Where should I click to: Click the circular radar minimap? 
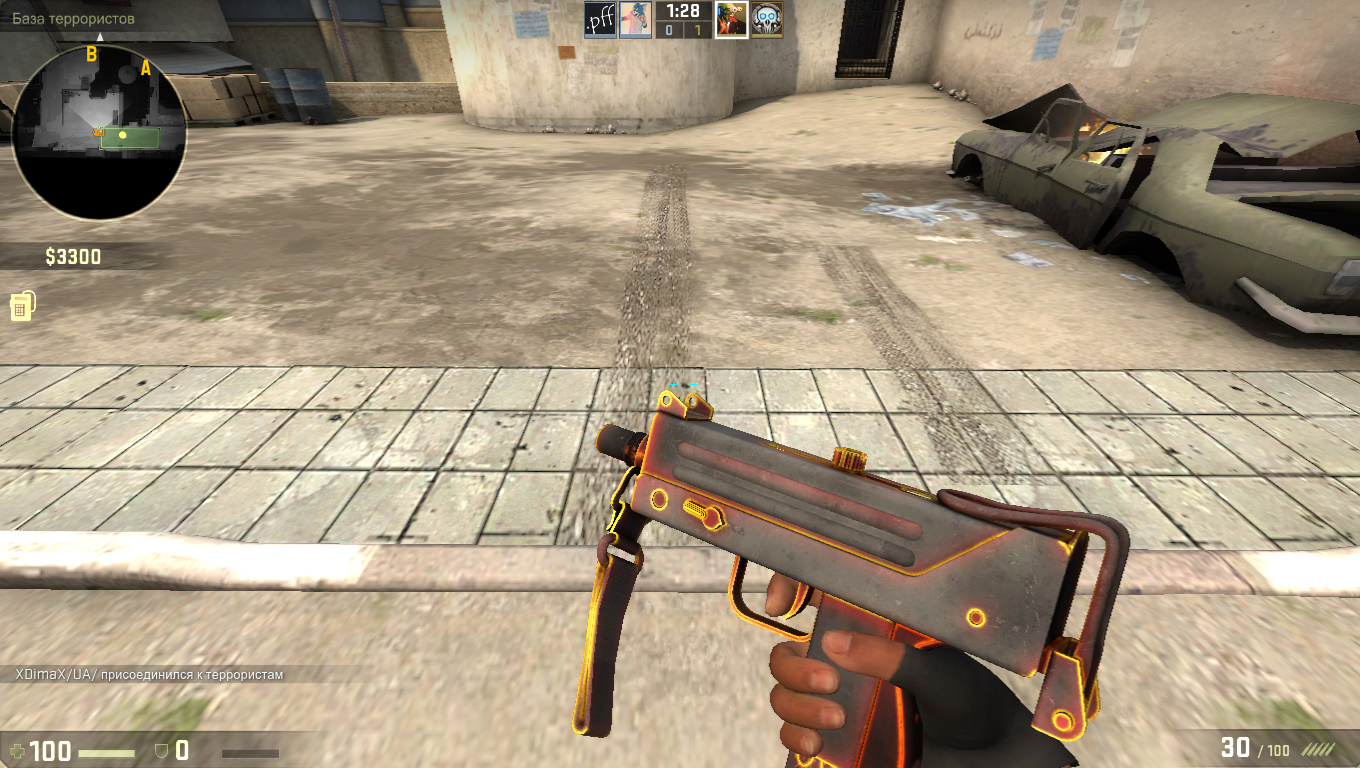[x=99, y=132]
